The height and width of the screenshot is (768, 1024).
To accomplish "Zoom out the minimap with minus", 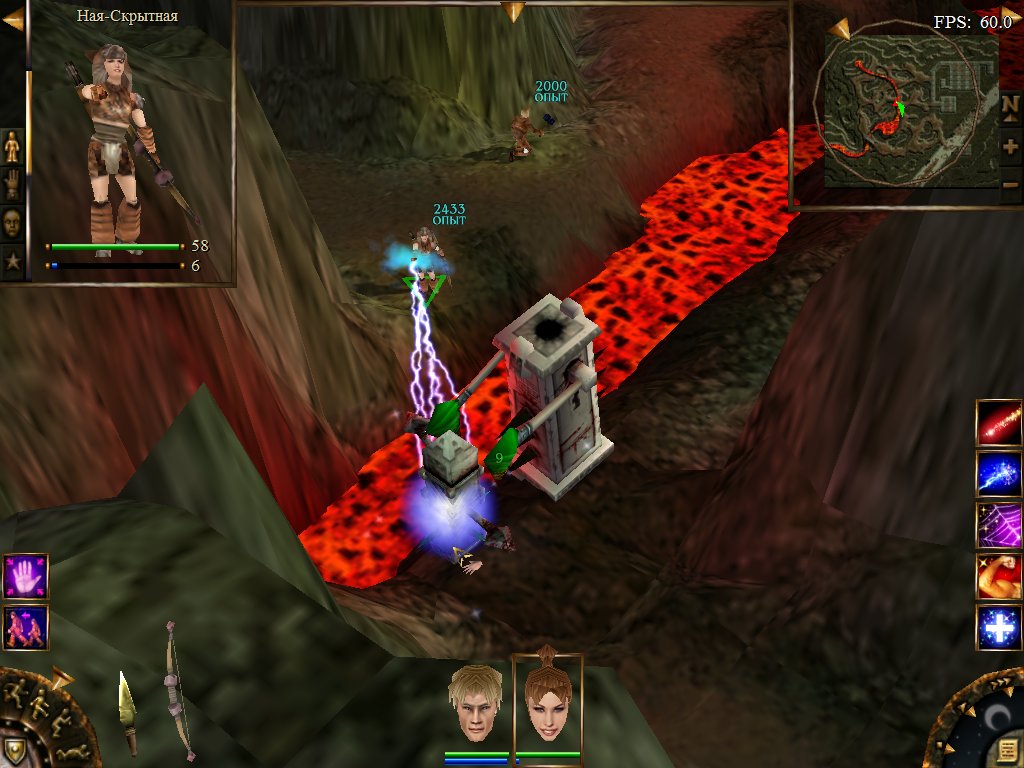I will (x=1010, y=184).
